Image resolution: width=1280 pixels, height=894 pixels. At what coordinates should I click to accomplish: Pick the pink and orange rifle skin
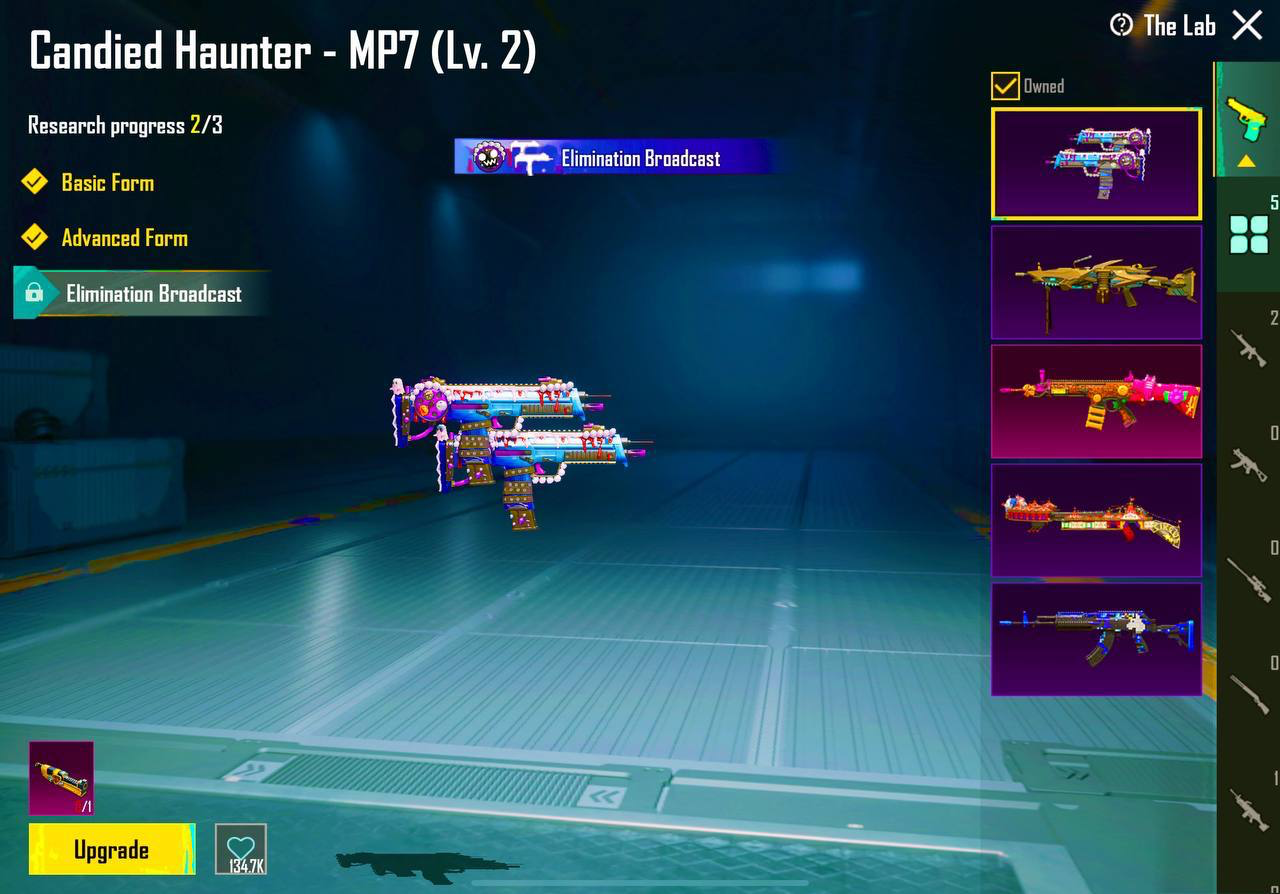(1096, 401)
